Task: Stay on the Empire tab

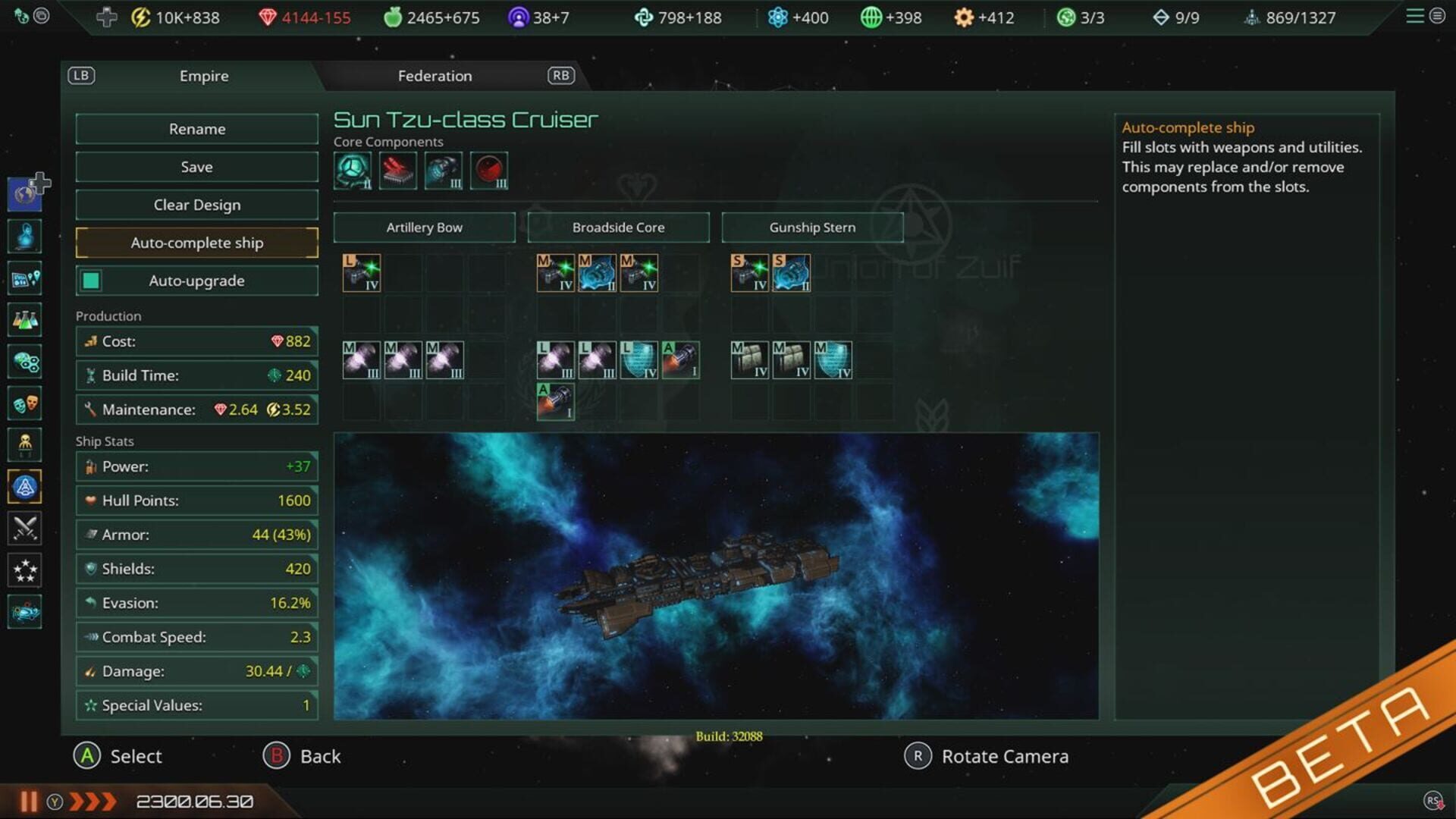Action: (x=204, y=75)
